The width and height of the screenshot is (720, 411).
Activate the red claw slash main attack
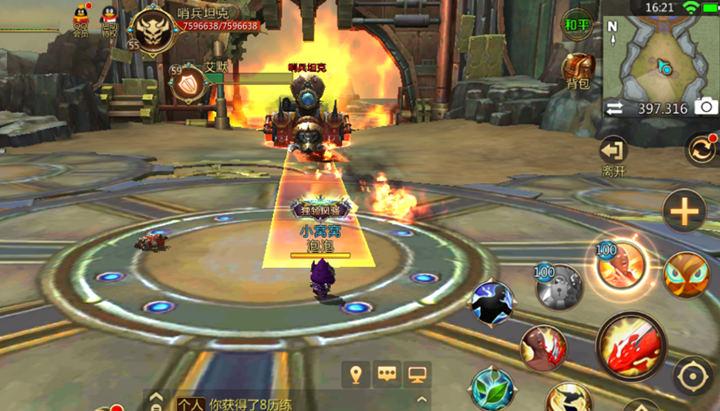pos(630,345)
